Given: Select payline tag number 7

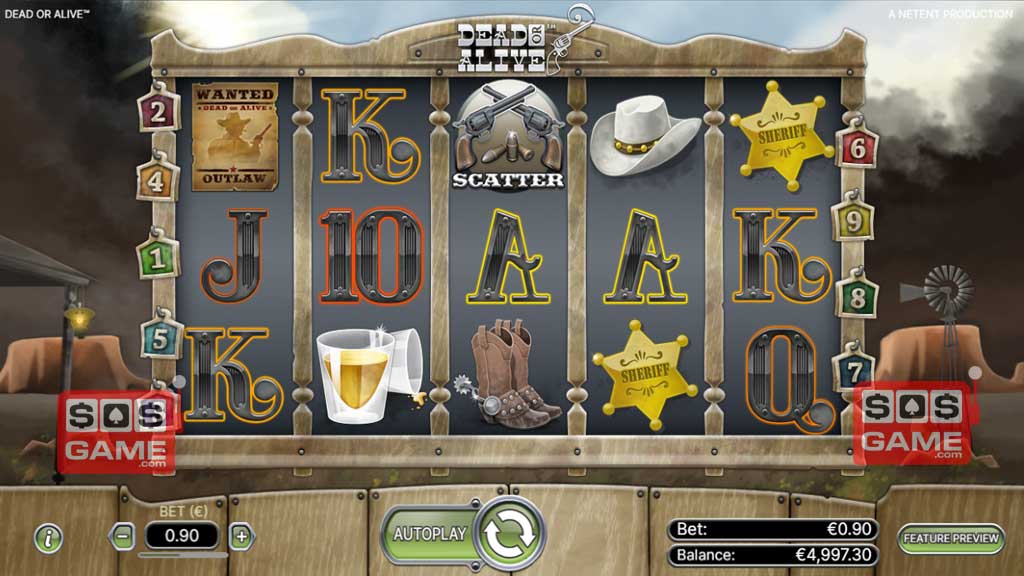Looking at the screenshot, I should 854,370.
